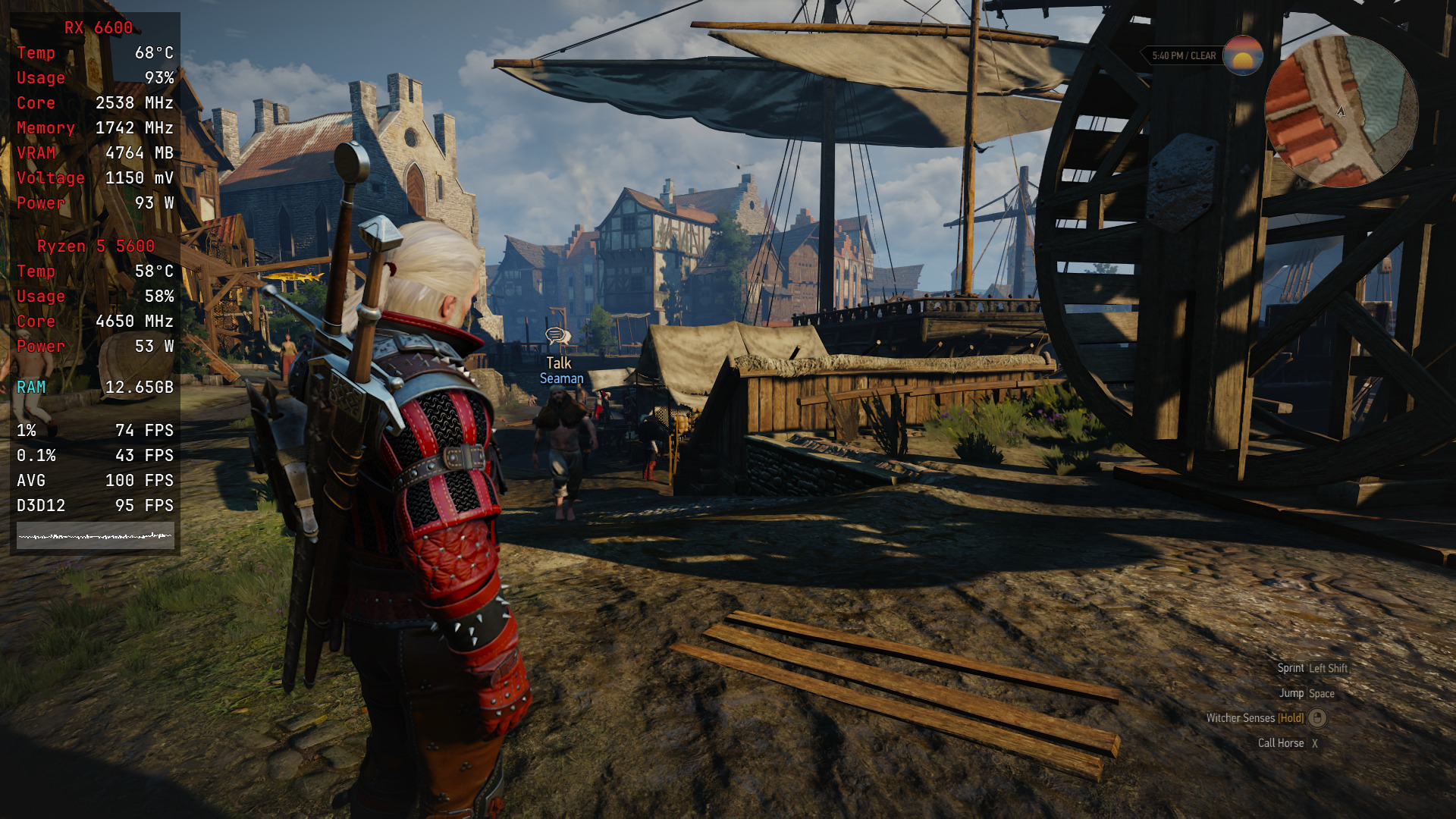1456x819 pixels.
Task: Click the sunset weather icon
Action: 1242,55
